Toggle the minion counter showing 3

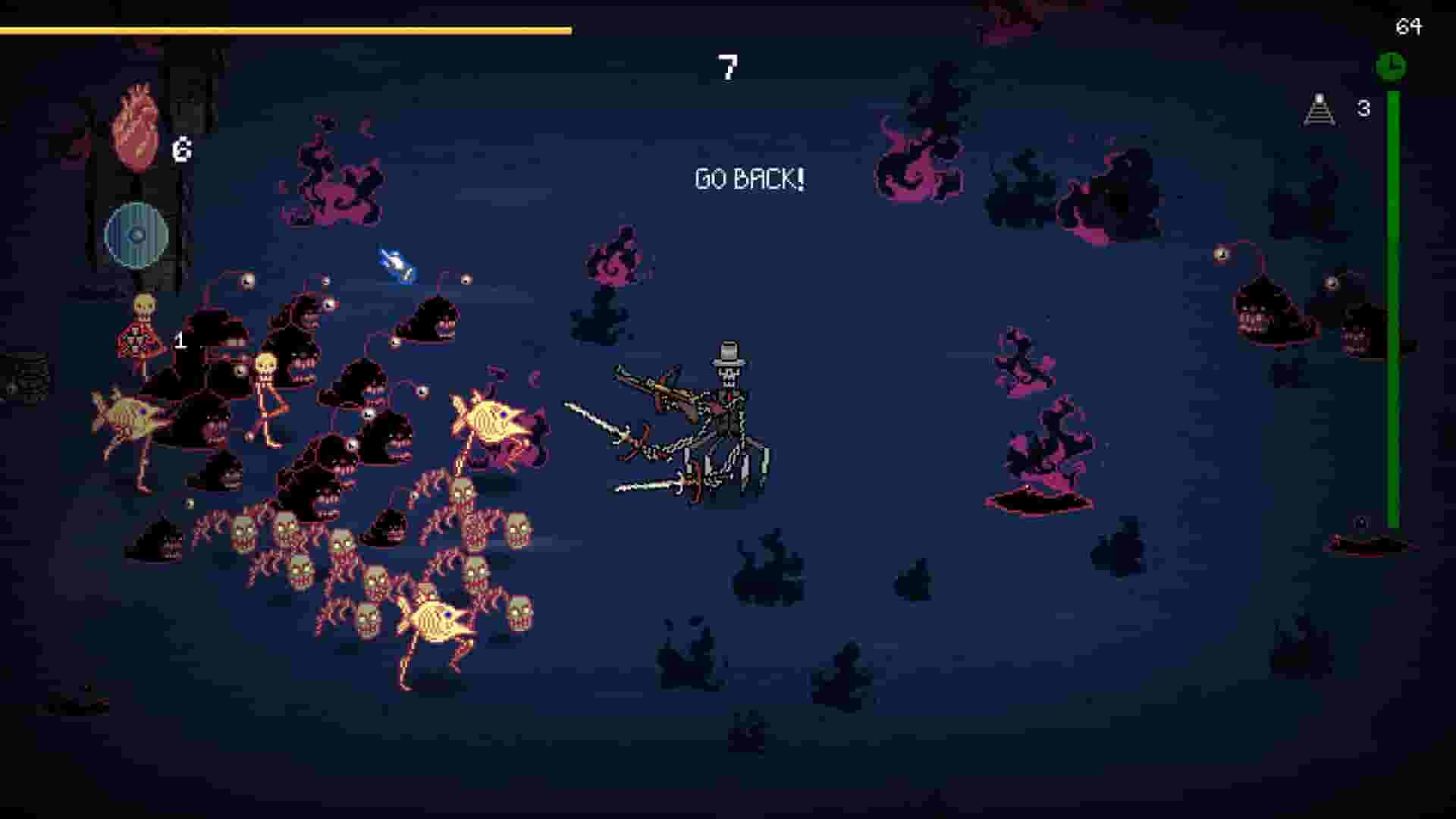click(x=1363, y=109)
